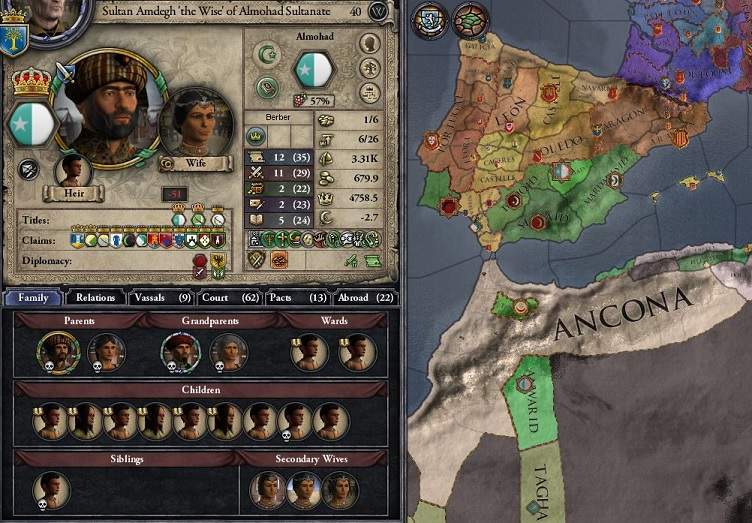
Task: Select the blue fleur-de-lis player coat of arms
Action: (x=13, y=40)
